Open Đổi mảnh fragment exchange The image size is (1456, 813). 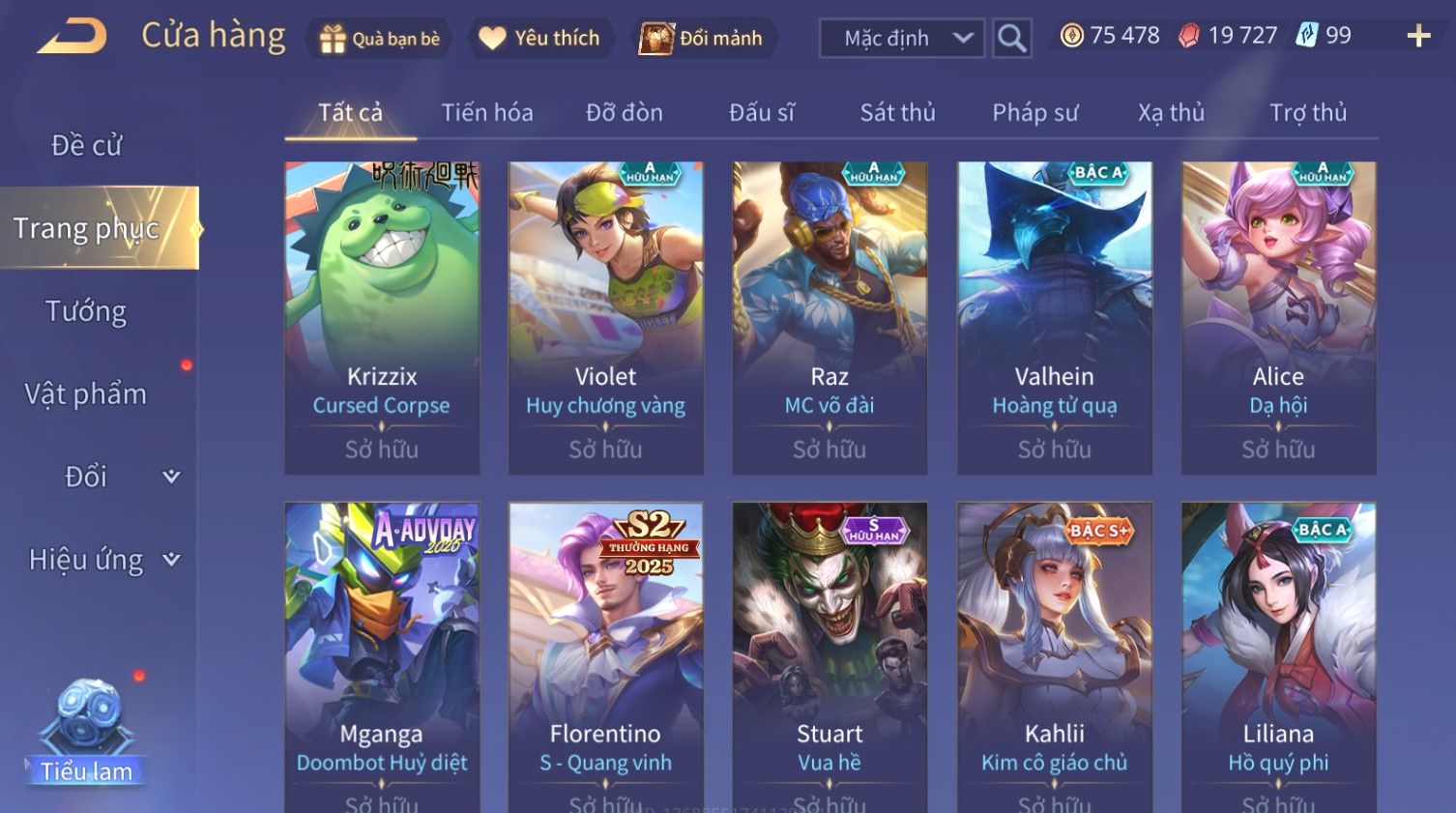point(704,39)
